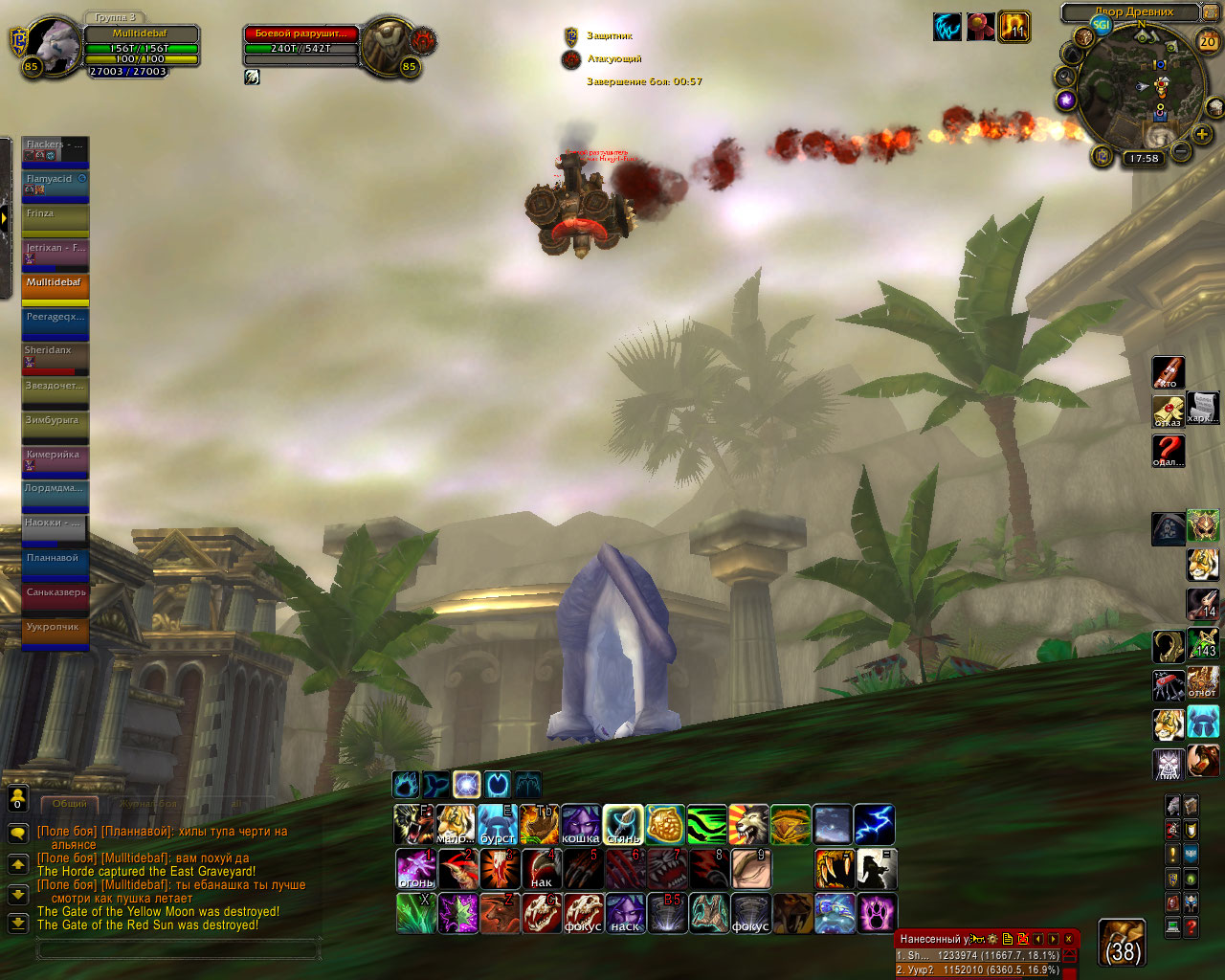Select Frinza in the raid frames
This screenshot has height=980, width=1225.
(56, 220)
